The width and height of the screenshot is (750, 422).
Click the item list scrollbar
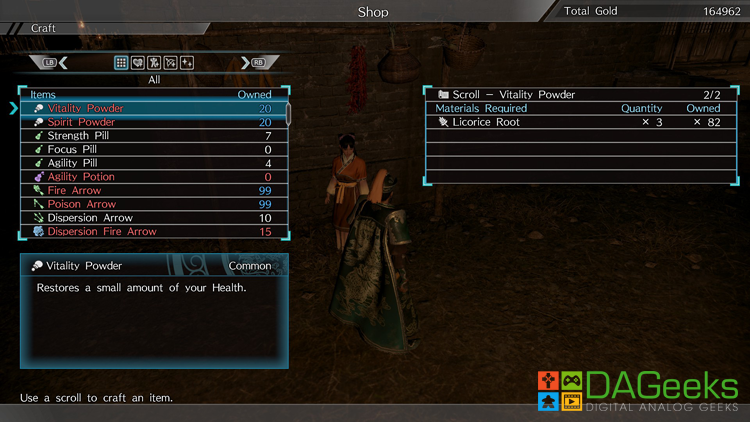(x=289, y=113)
